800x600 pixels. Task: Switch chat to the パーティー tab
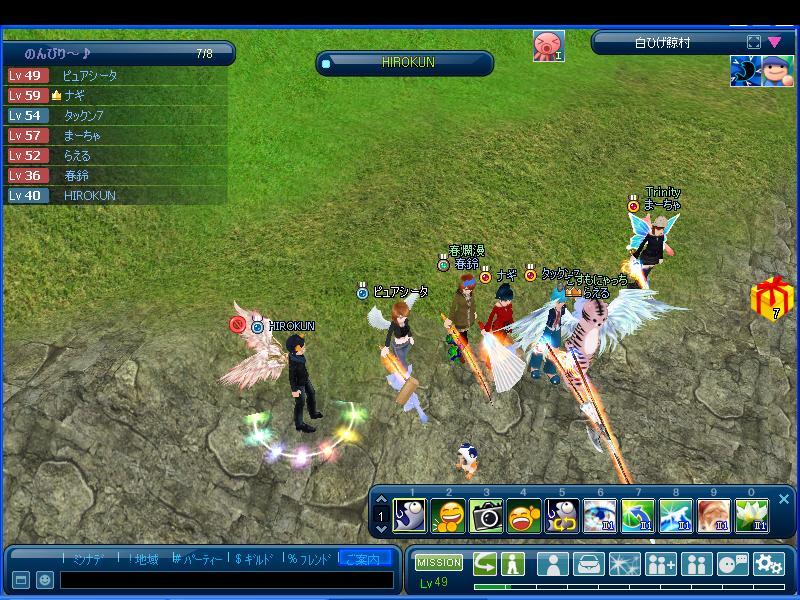click(x=198, y=559)
